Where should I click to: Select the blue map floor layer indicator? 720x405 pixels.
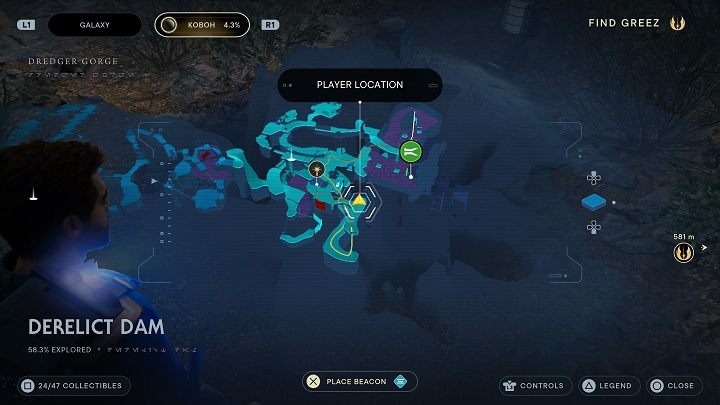pyautogui.click(x=594, y=203)
